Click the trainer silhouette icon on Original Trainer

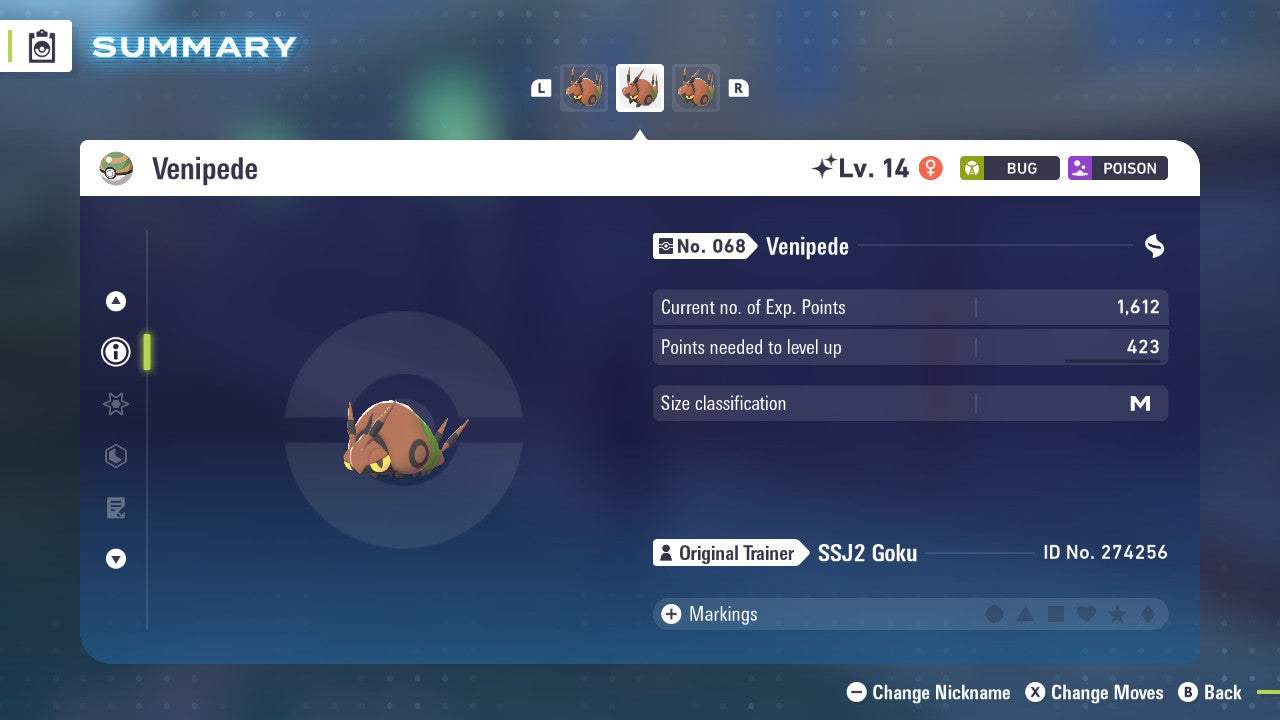pos(667,553)
